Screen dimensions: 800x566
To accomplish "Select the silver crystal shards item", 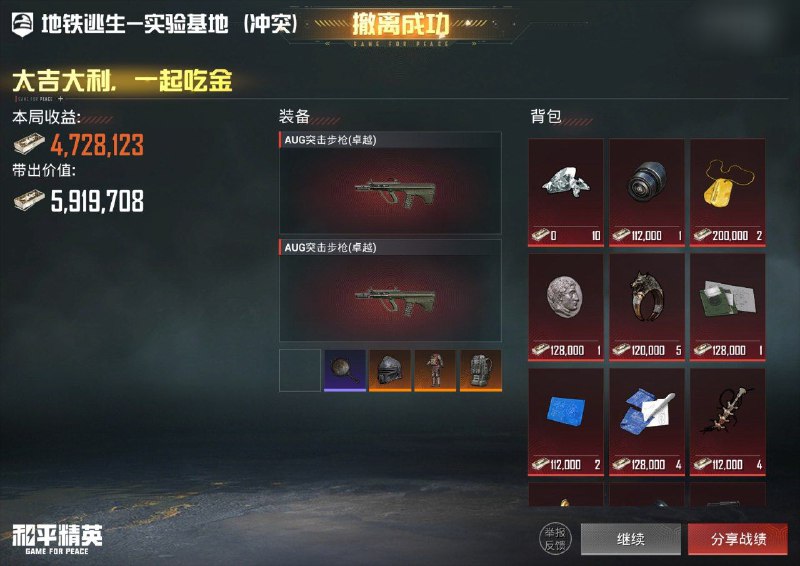I will click(x=565, y=192).
